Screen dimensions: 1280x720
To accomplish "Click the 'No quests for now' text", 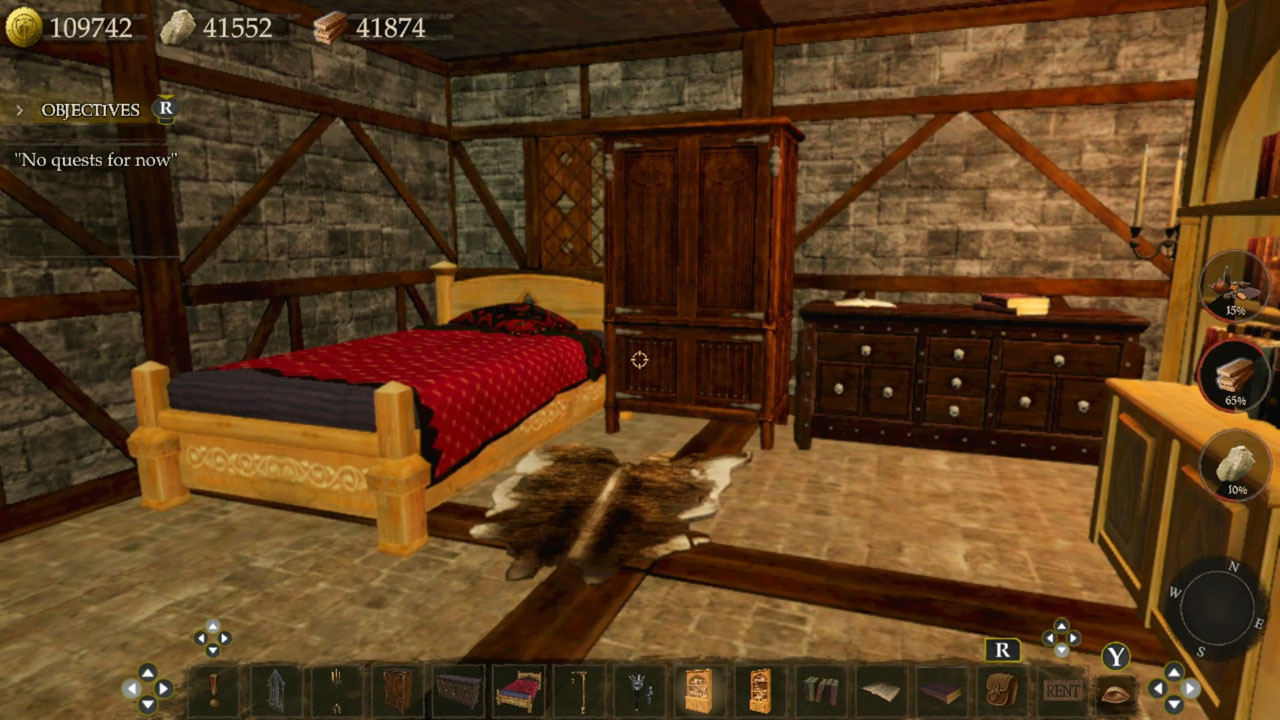I will click(96, 159).
